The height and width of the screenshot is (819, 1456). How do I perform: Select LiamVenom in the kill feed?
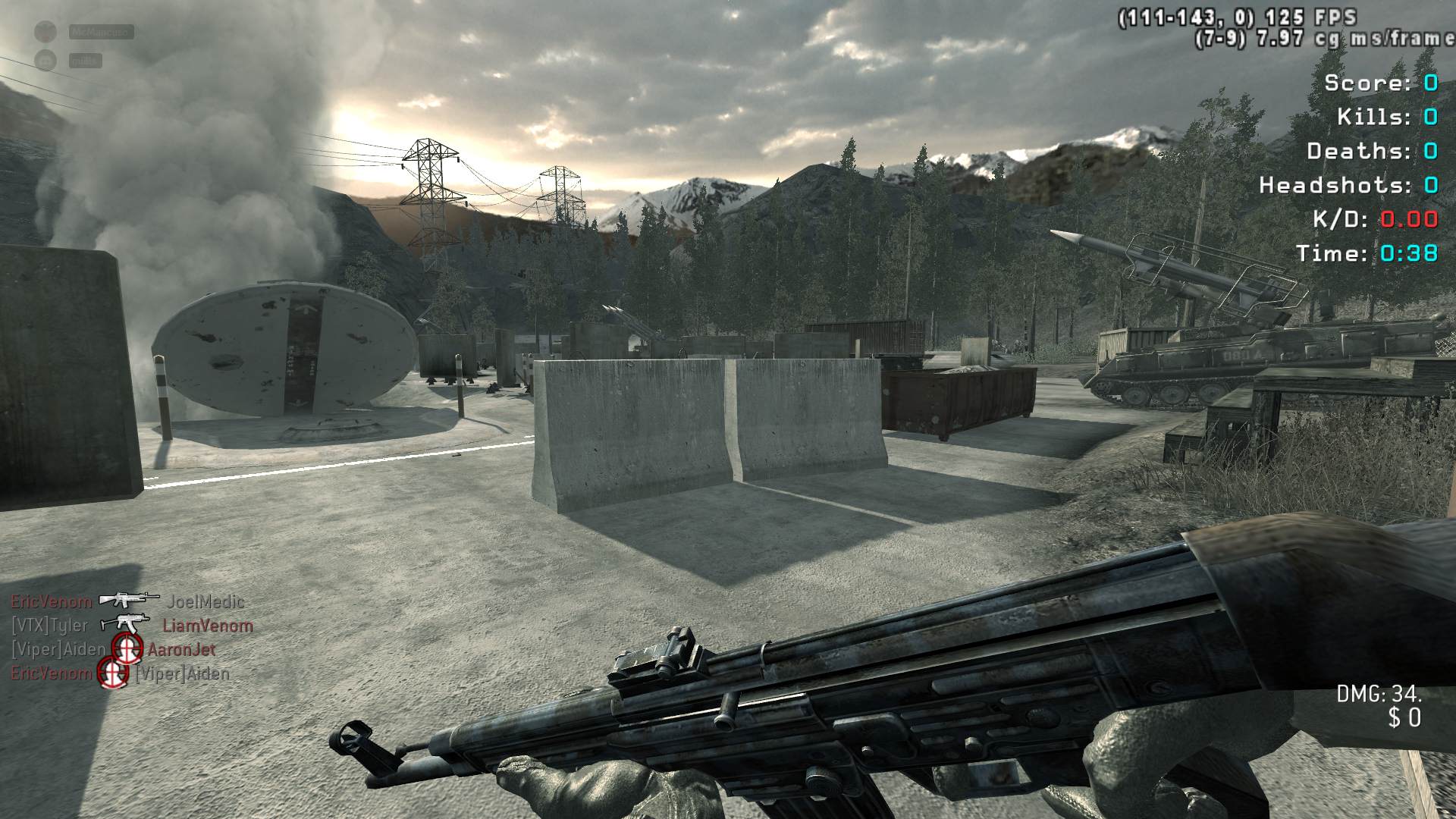pyautogui.click(x=207, y=626)
